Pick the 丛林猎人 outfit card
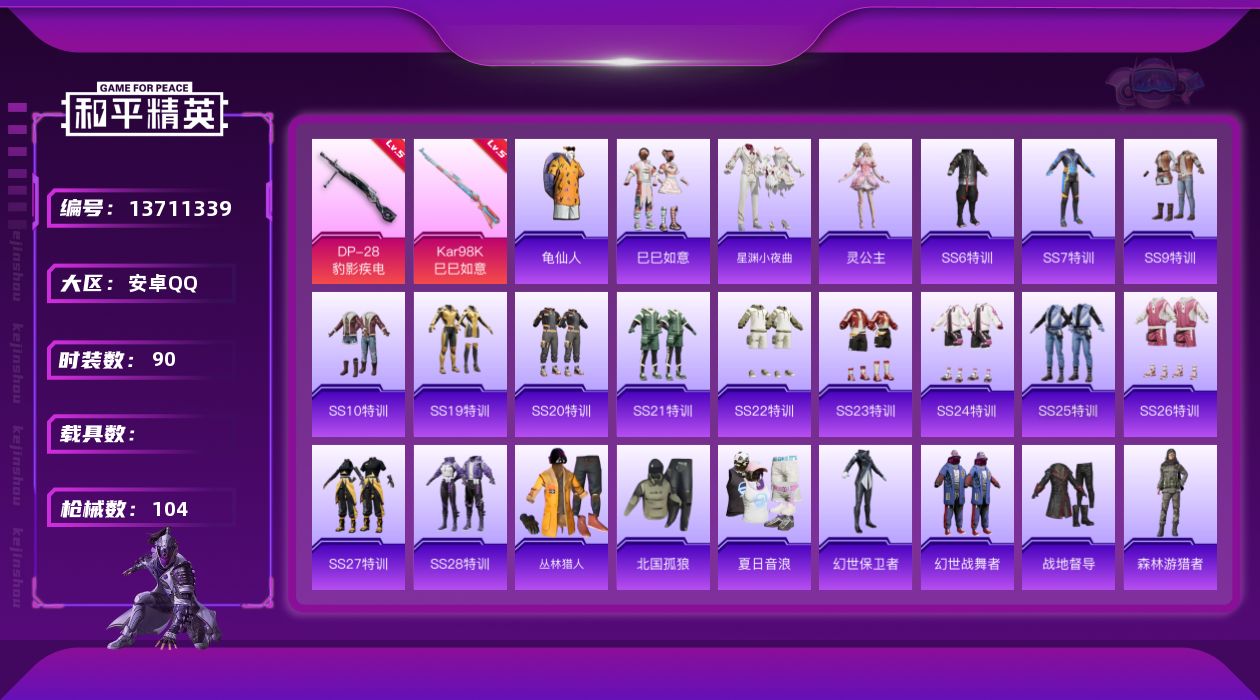 [561, 517]
